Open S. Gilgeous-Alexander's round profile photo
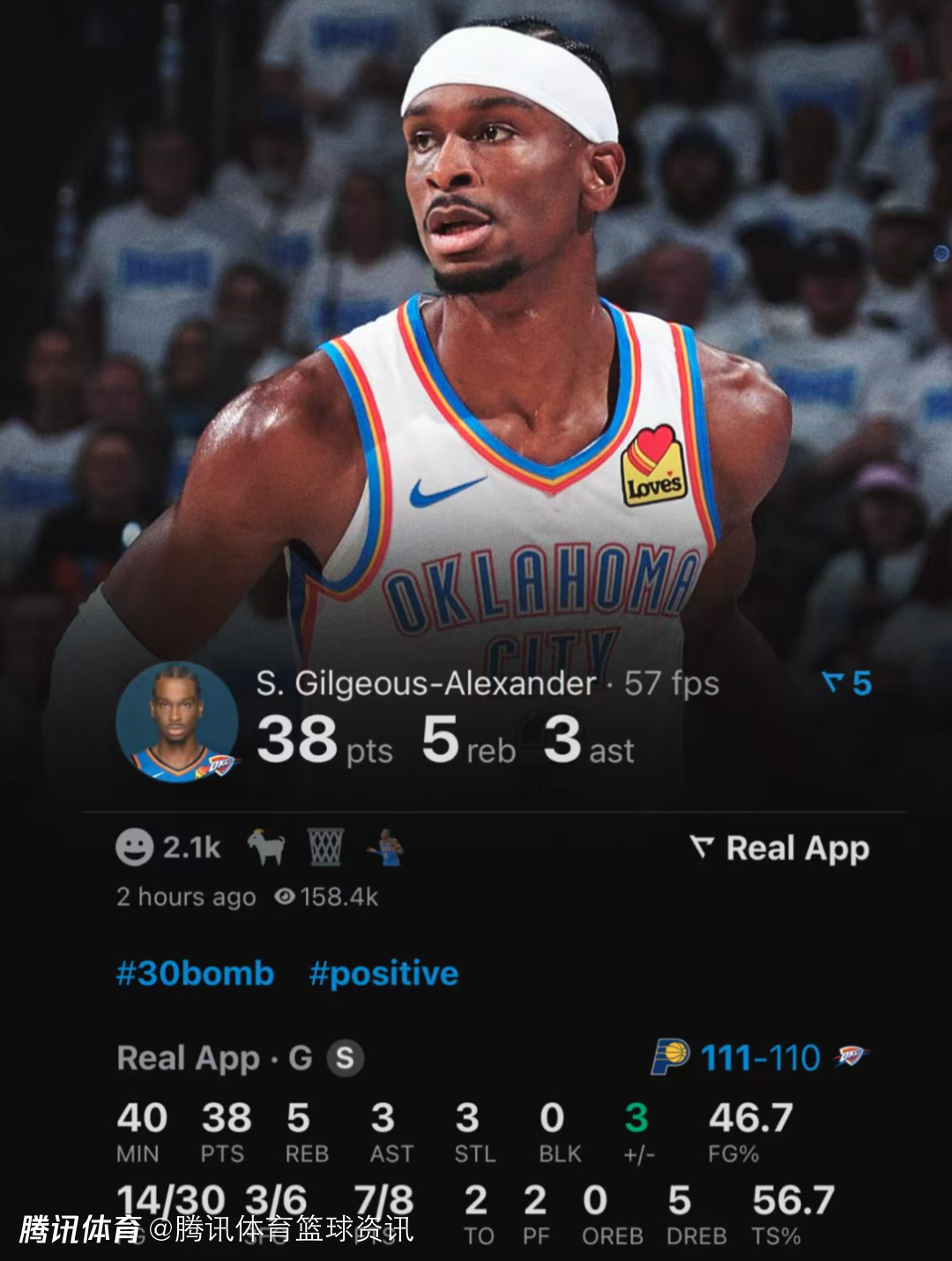This screenshot has width=952, height=1261. [177, 722]
